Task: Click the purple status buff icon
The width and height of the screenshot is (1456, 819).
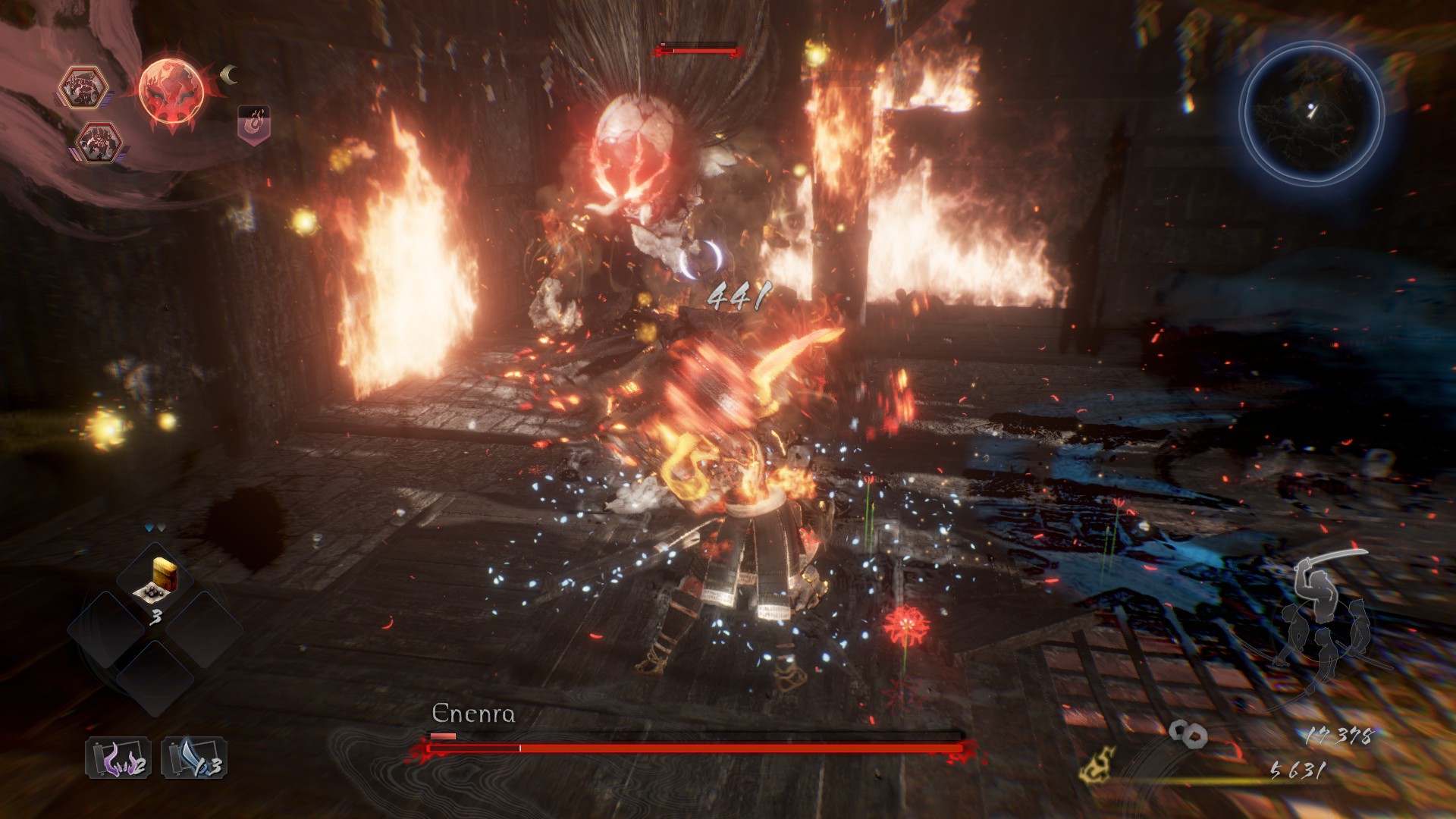Action: [x=254, y=124]
